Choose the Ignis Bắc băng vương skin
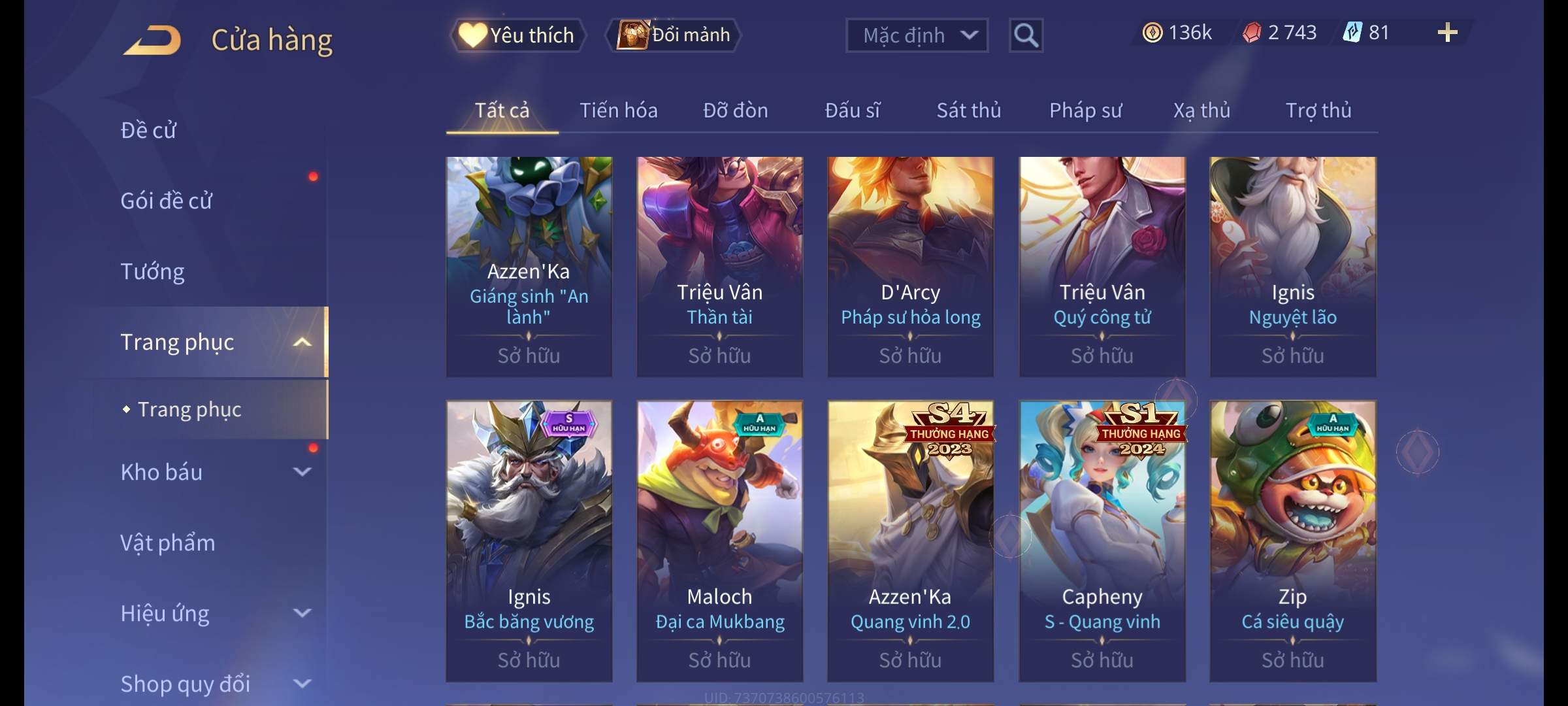1568x706 pixels. pos(529,541)
